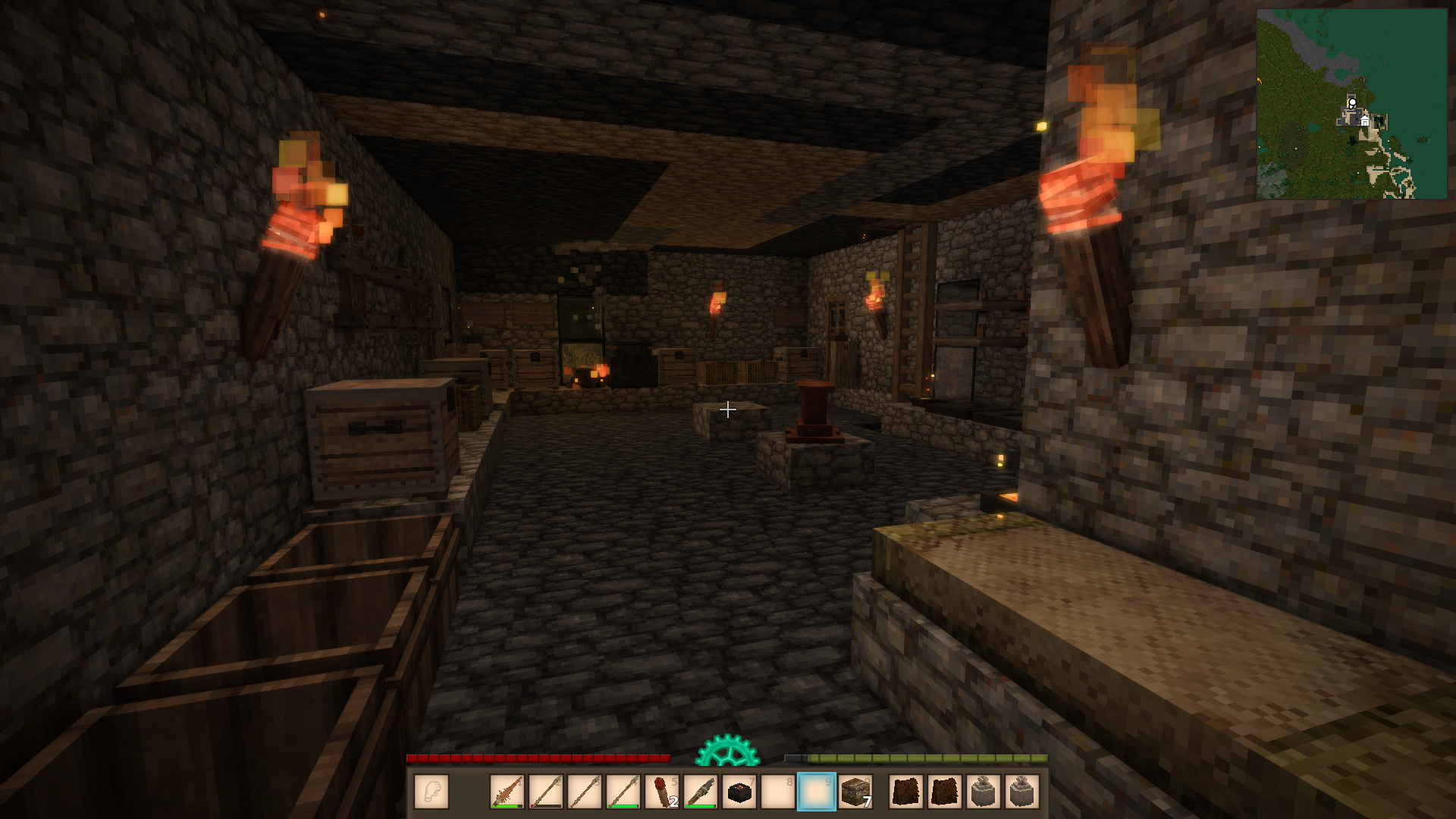Viewport: 1456px width, 819px height.
Task: Click the minimap in the corner
Action: click(x=1351, y=104)
